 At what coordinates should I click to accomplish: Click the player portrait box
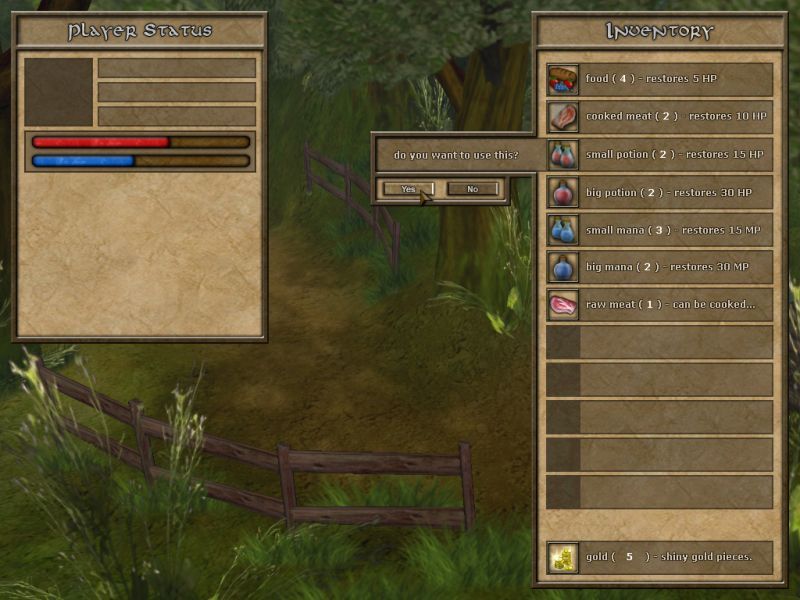point(59,92)
